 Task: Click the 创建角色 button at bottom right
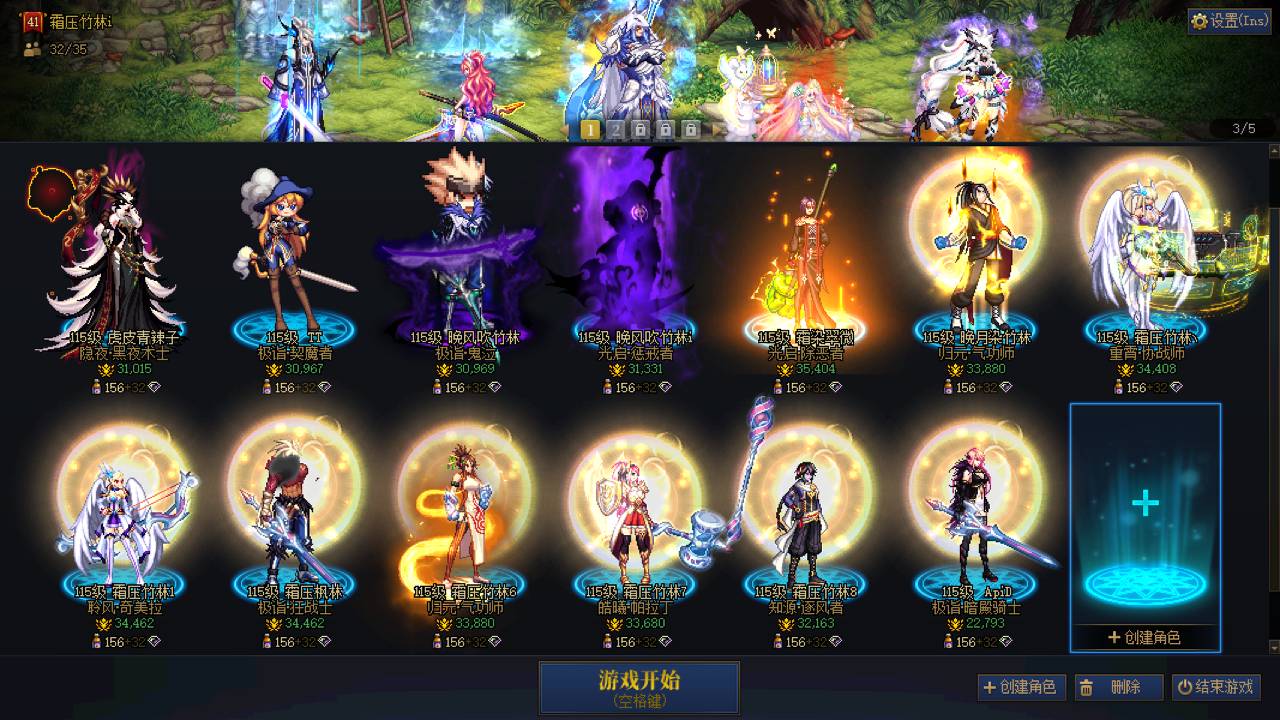pyautogui.click(x=1021, y=687)
